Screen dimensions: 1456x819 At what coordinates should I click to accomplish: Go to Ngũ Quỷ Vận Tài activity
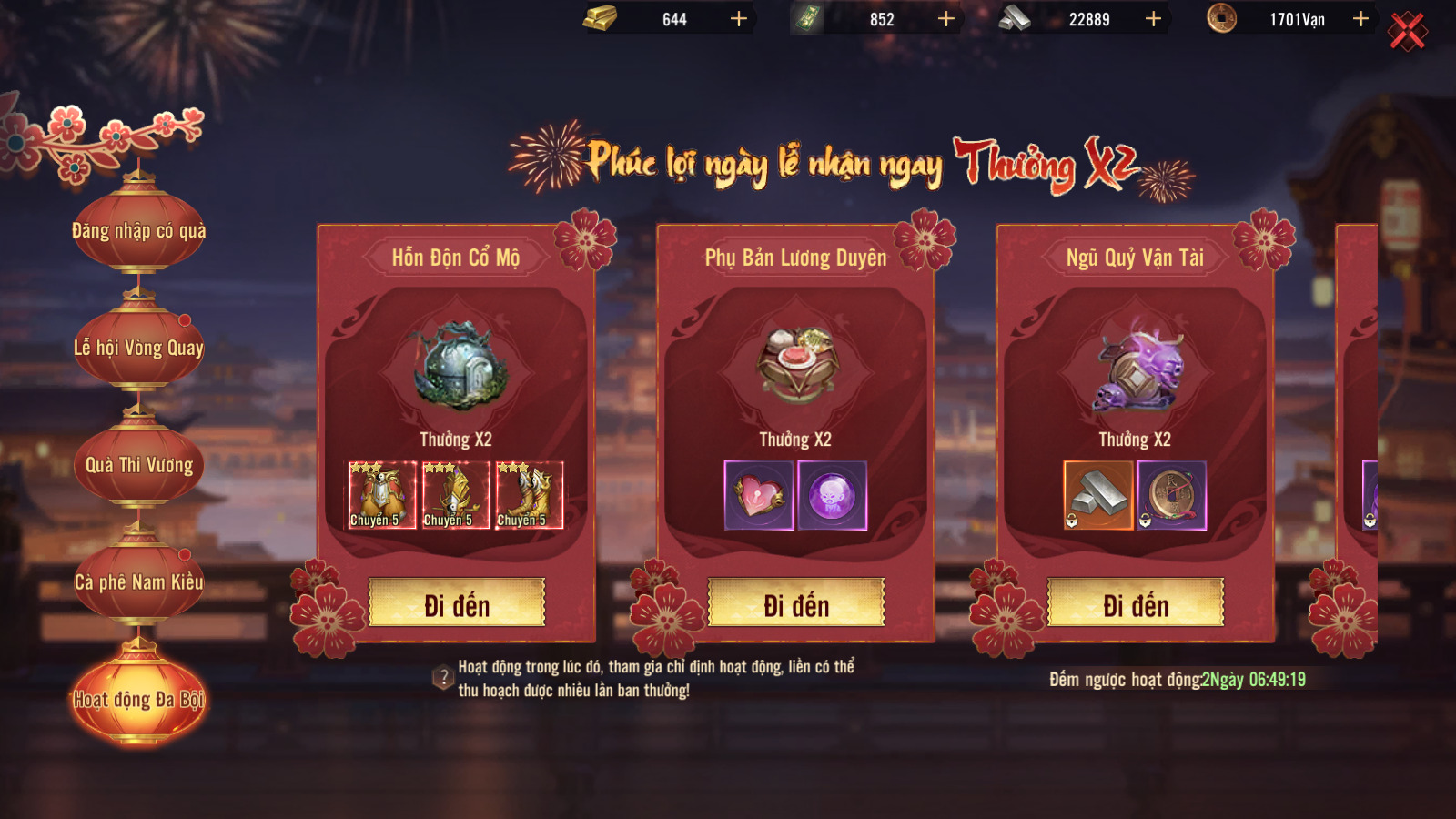tap(1136, 603)
